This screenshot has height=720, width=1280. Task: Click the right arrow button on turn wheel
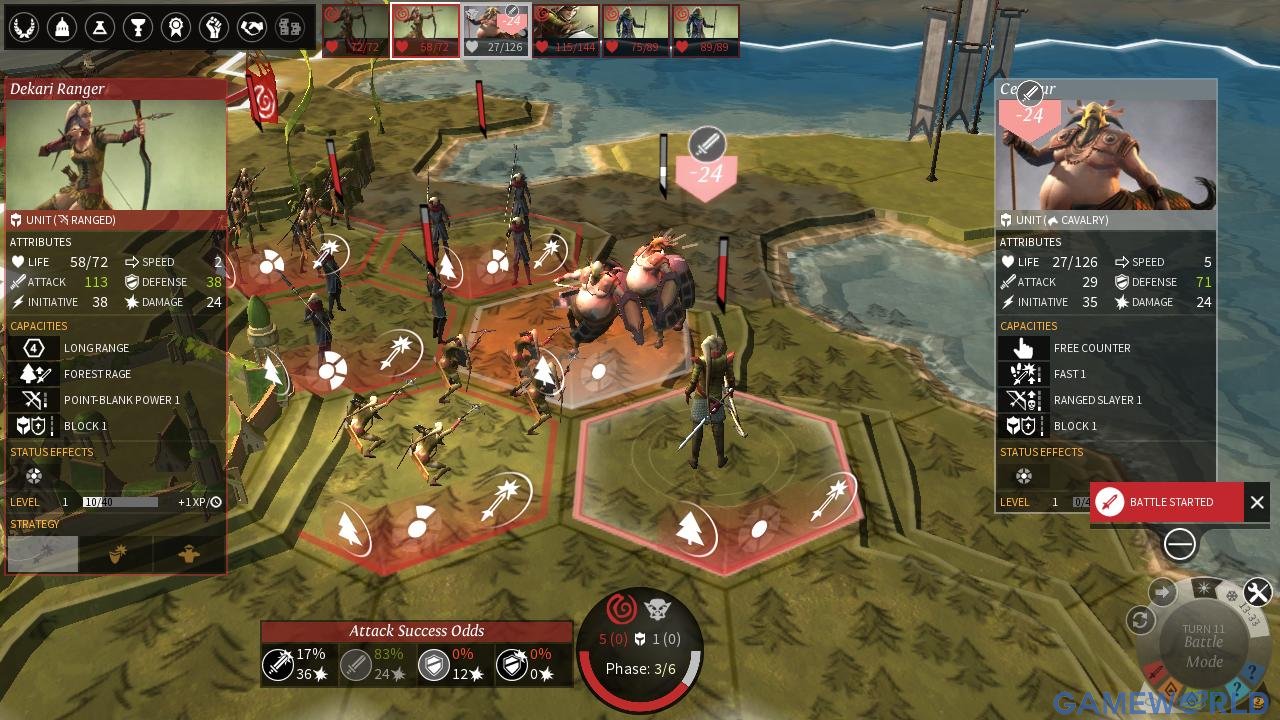(x=1163, y=592)
